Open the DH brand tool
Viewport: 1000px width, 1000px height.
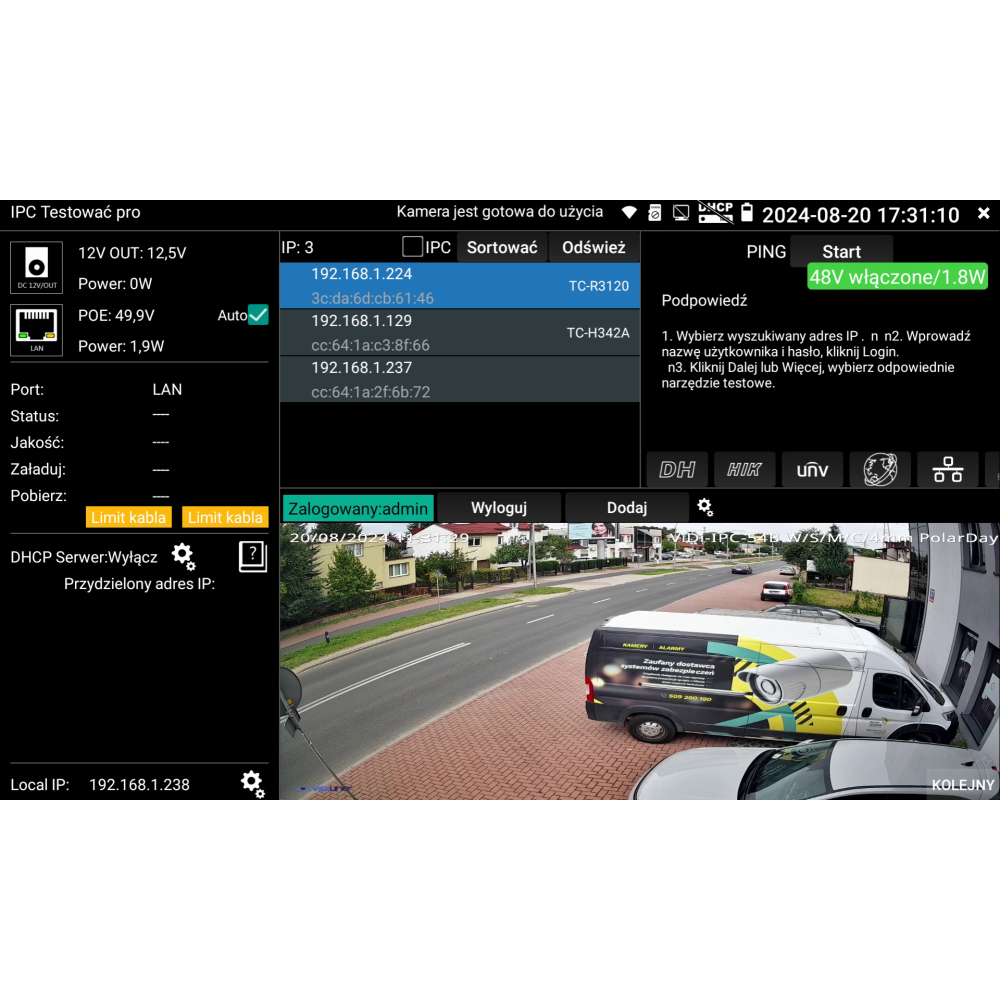pyautogui.click(x=677, y=470)
